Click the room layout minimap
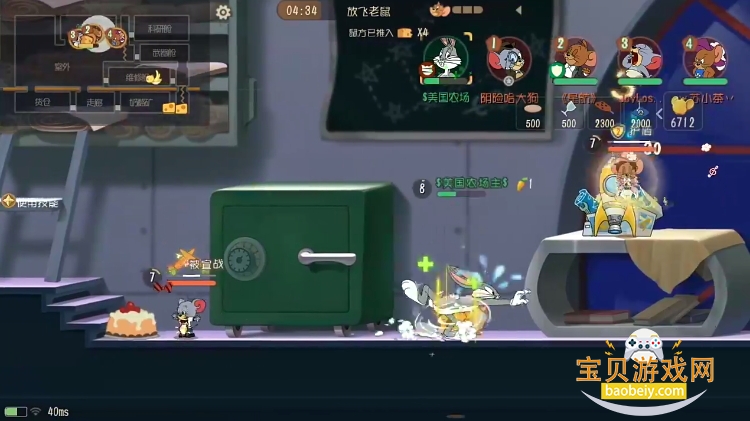 pyautogui.click(x=110, y=60)
